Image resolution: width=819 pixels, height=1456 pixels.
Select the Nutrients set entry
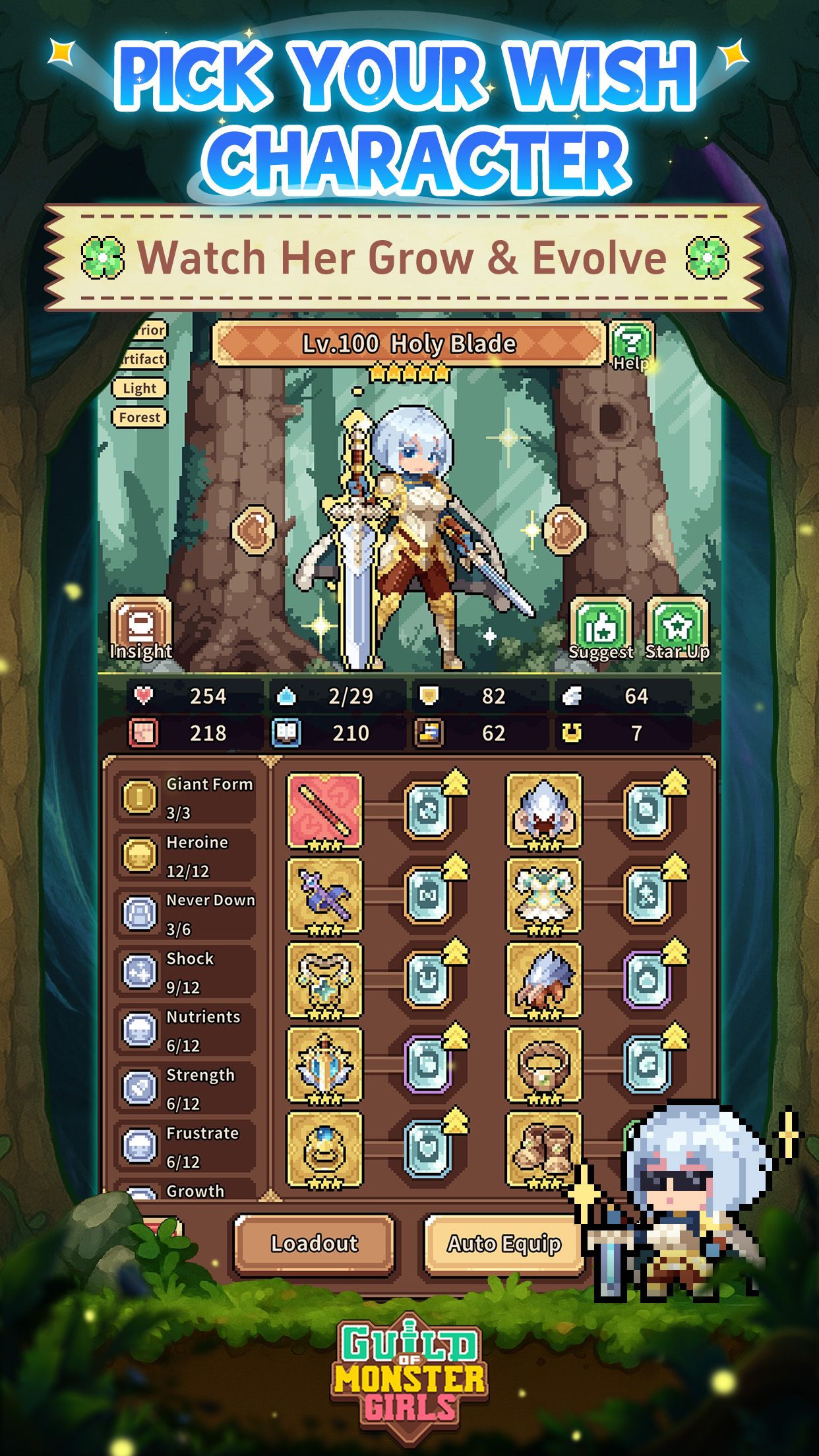click(186, 1030)
